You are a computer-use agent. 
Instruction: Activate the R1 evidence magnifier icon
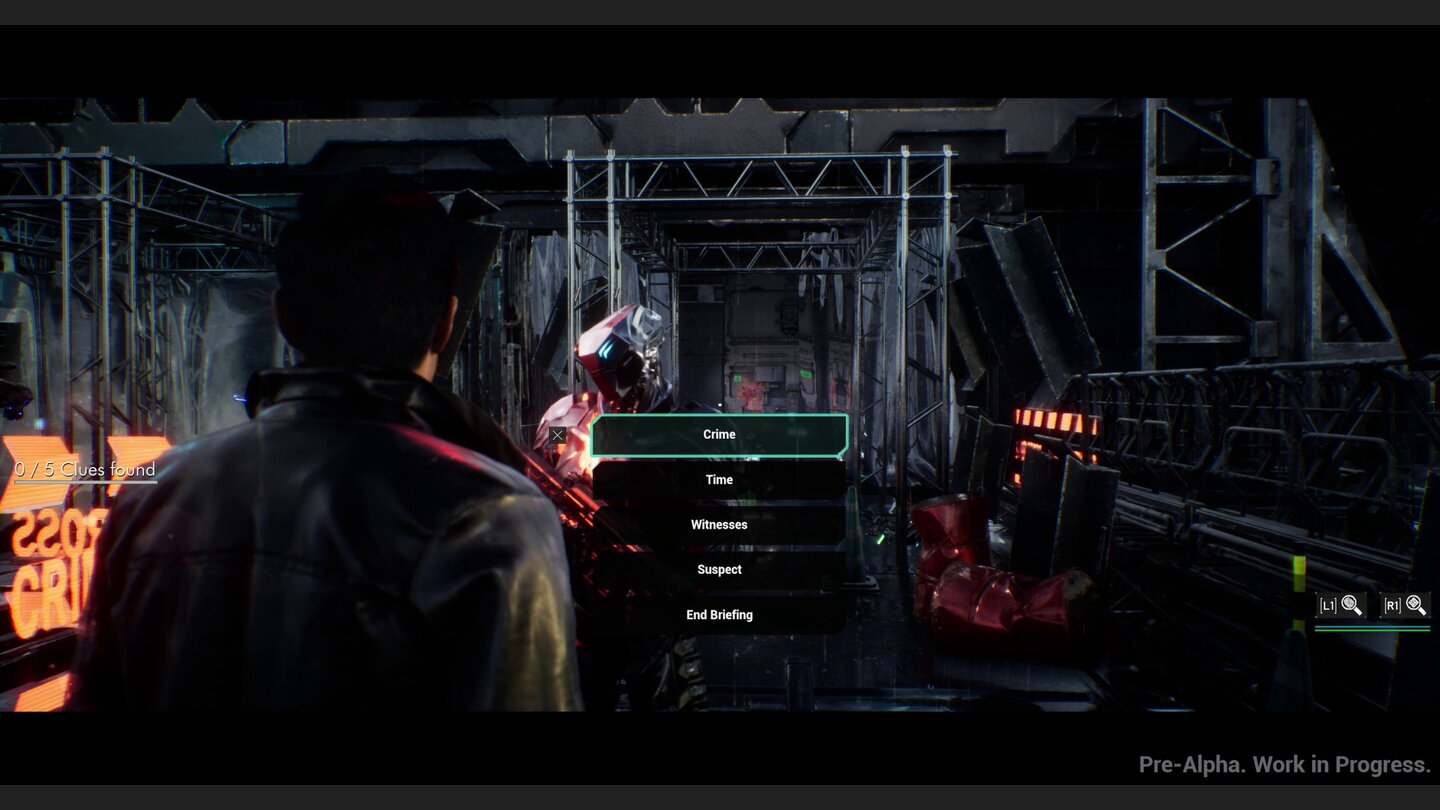click(x=1404, y=603)
